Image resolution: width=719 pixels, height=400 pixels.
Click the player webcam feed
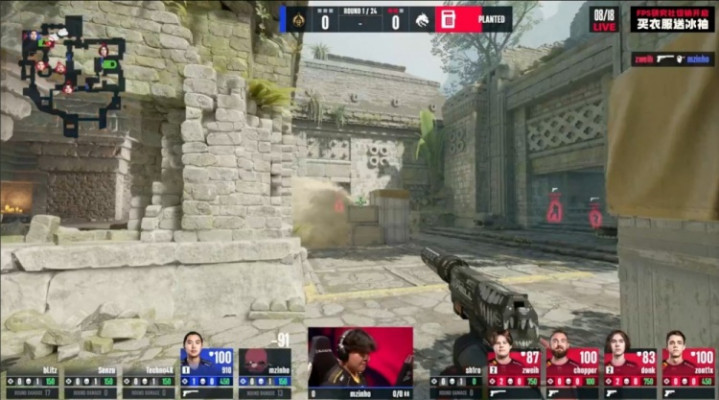pyautogui.click(x=360, y=356)
